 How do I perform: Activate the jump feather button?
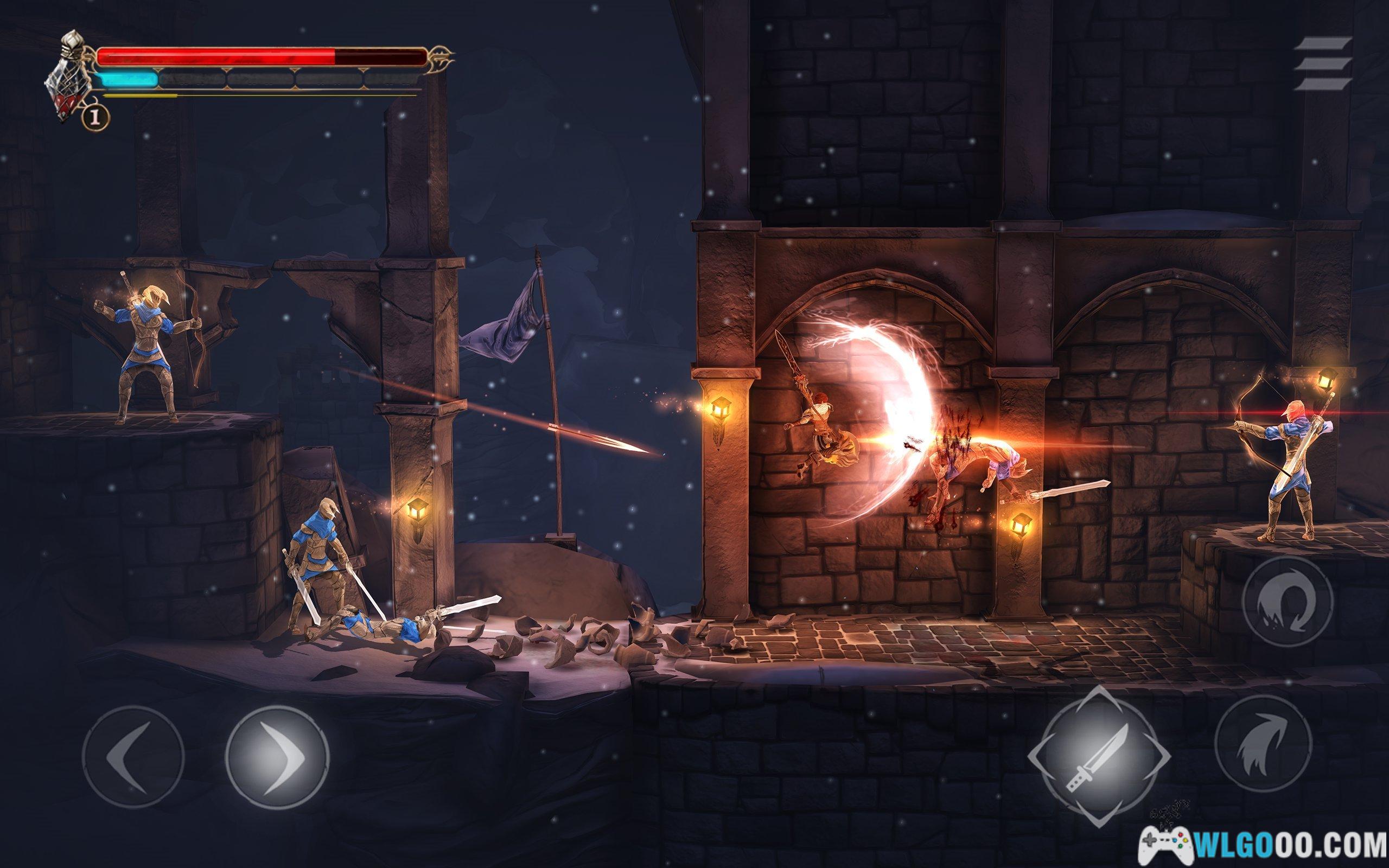click(1263, 744)
